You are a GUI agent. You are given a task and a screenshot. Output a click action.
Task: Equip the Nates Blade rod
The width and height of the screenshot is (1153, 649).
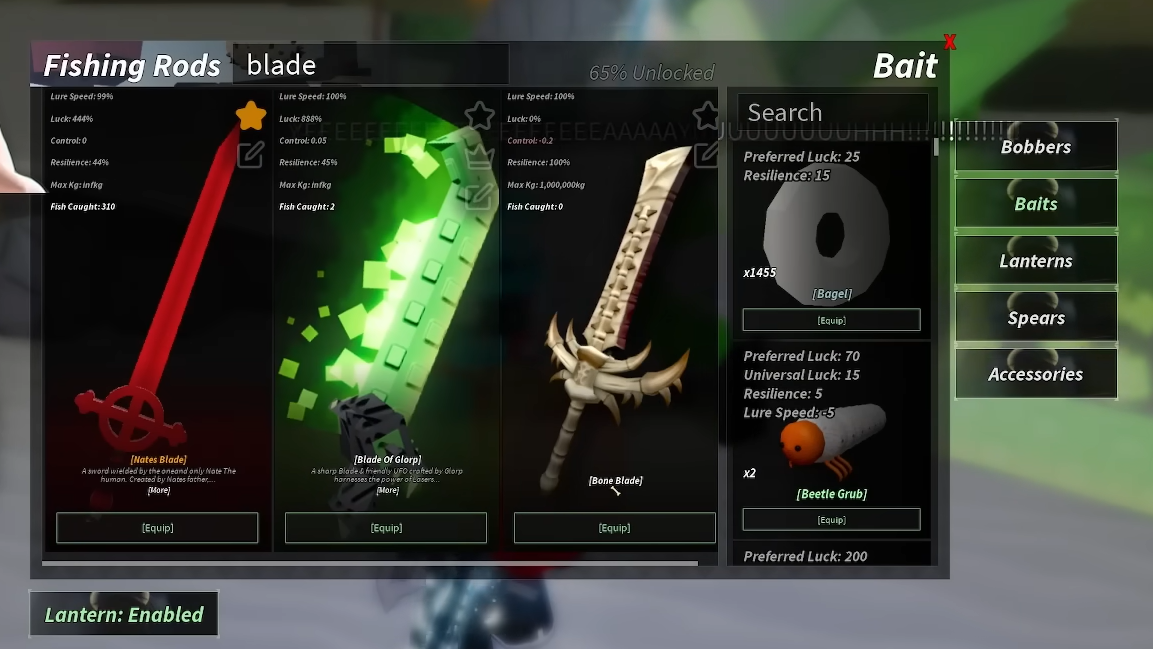pyautogui.click(x=157, y=528)
